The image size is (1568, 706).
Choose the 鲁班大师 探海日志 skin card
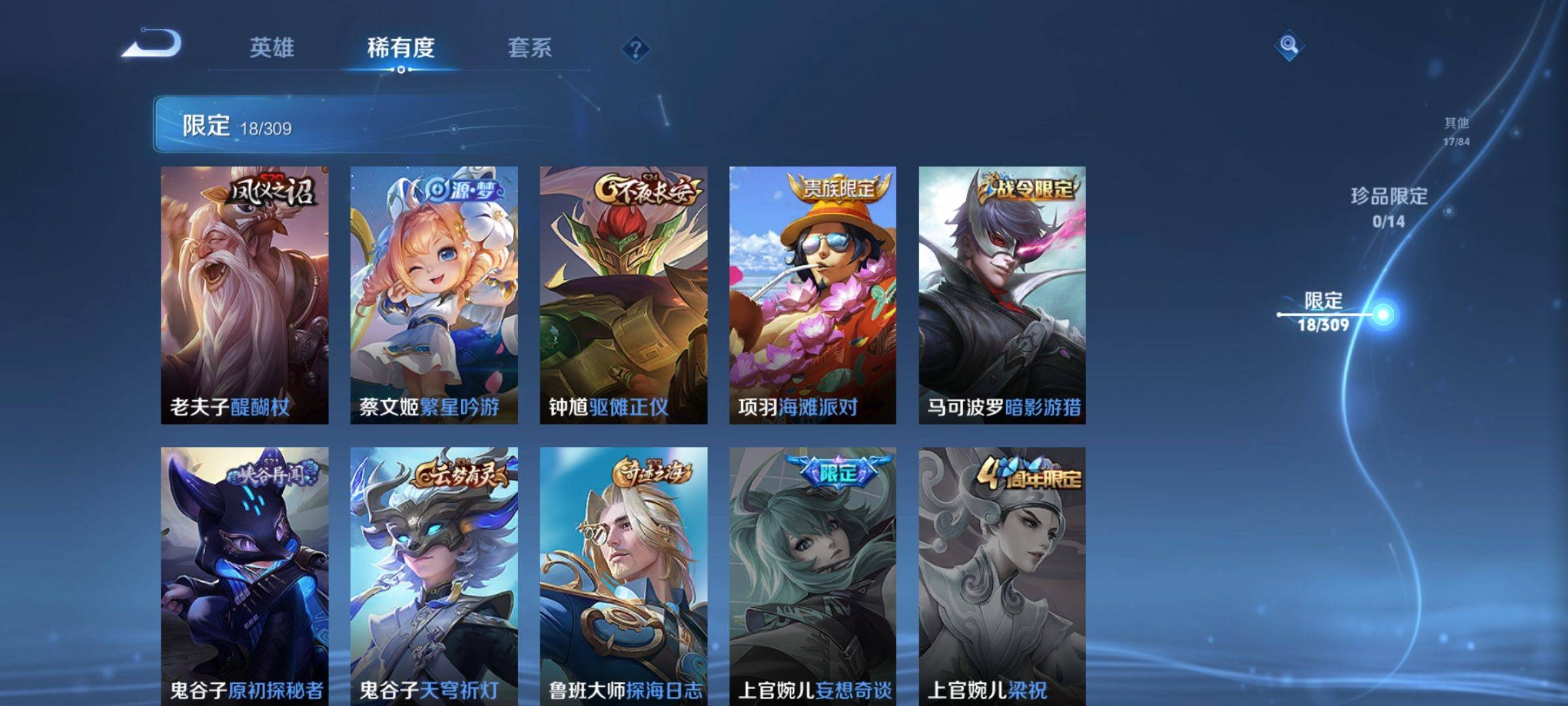click(623, 575)
